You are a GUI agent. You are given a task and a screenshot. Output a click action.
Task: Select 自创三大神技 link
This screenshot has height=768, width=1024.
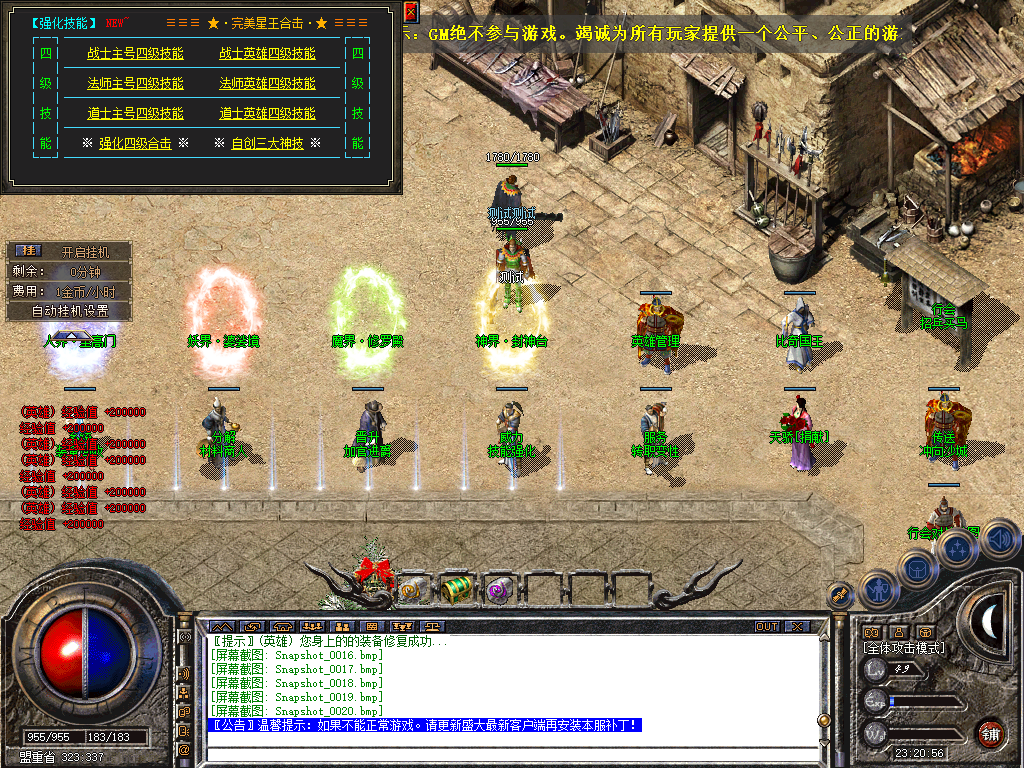pos(267,144)
